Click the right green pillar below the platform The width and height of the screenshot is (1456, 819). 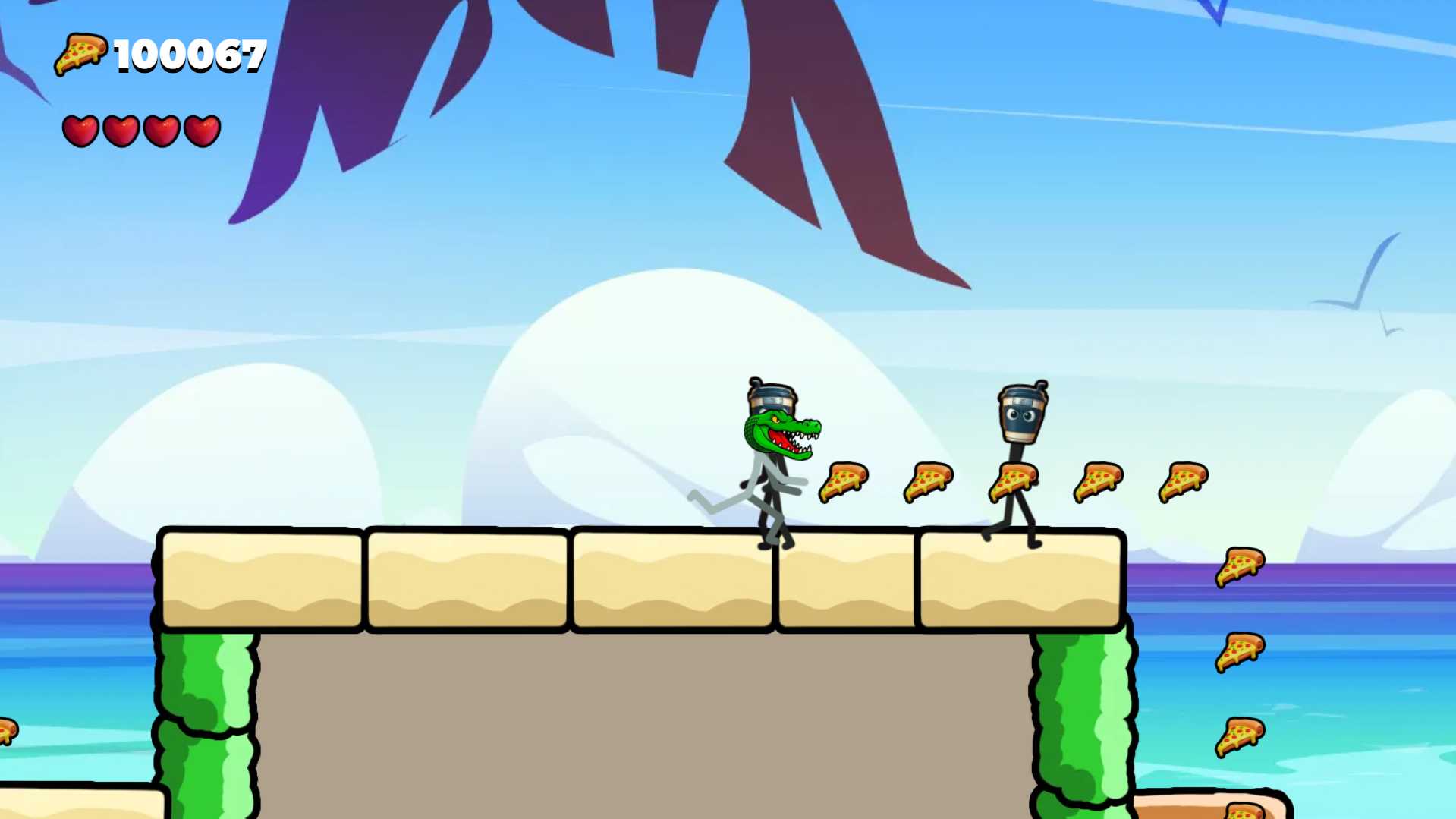pyautogui.click(x=1077, y=713)
